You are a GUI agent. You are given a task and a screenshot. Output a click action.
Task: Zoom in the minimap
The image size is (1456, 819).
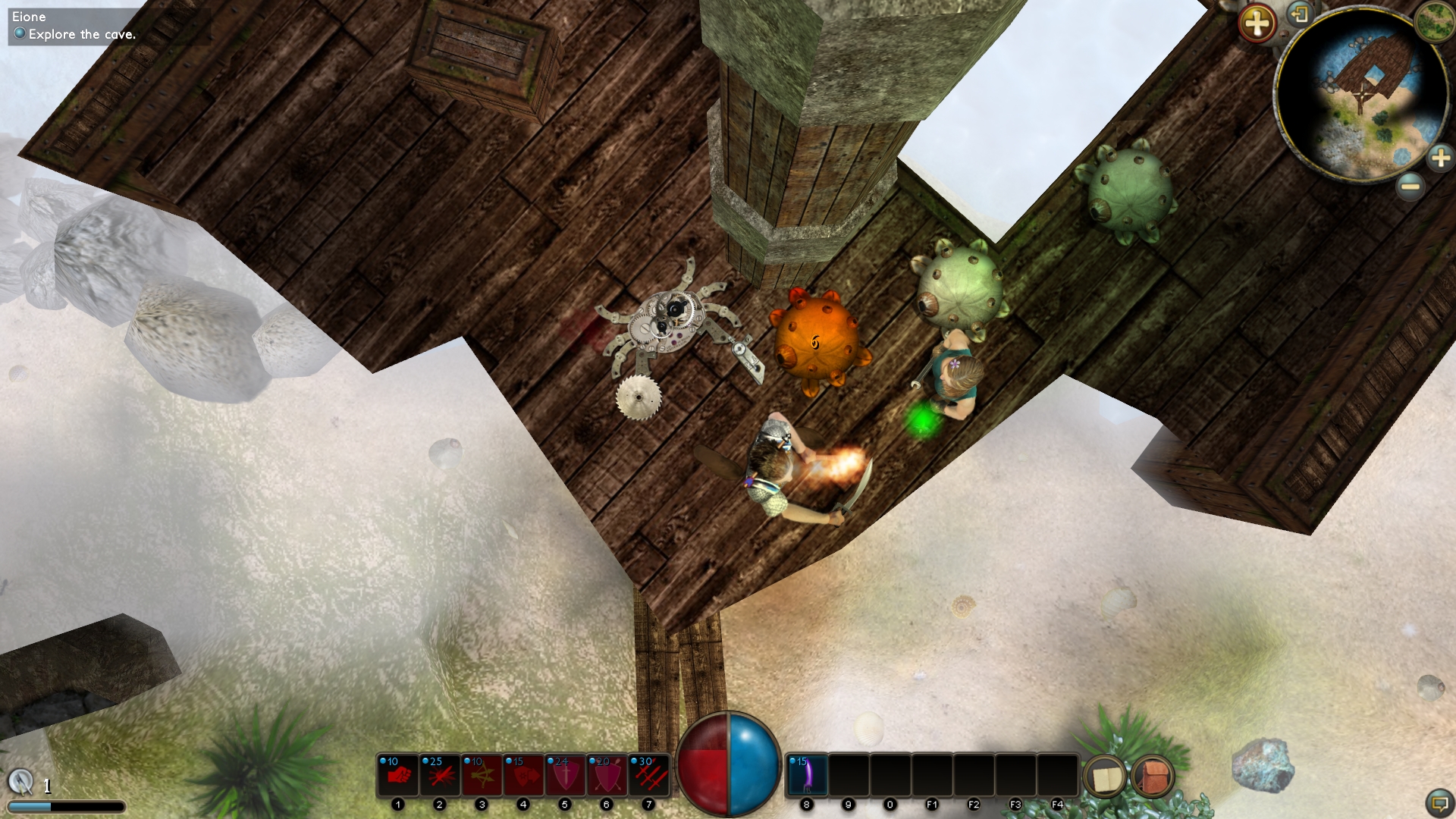pos(1440,158)
